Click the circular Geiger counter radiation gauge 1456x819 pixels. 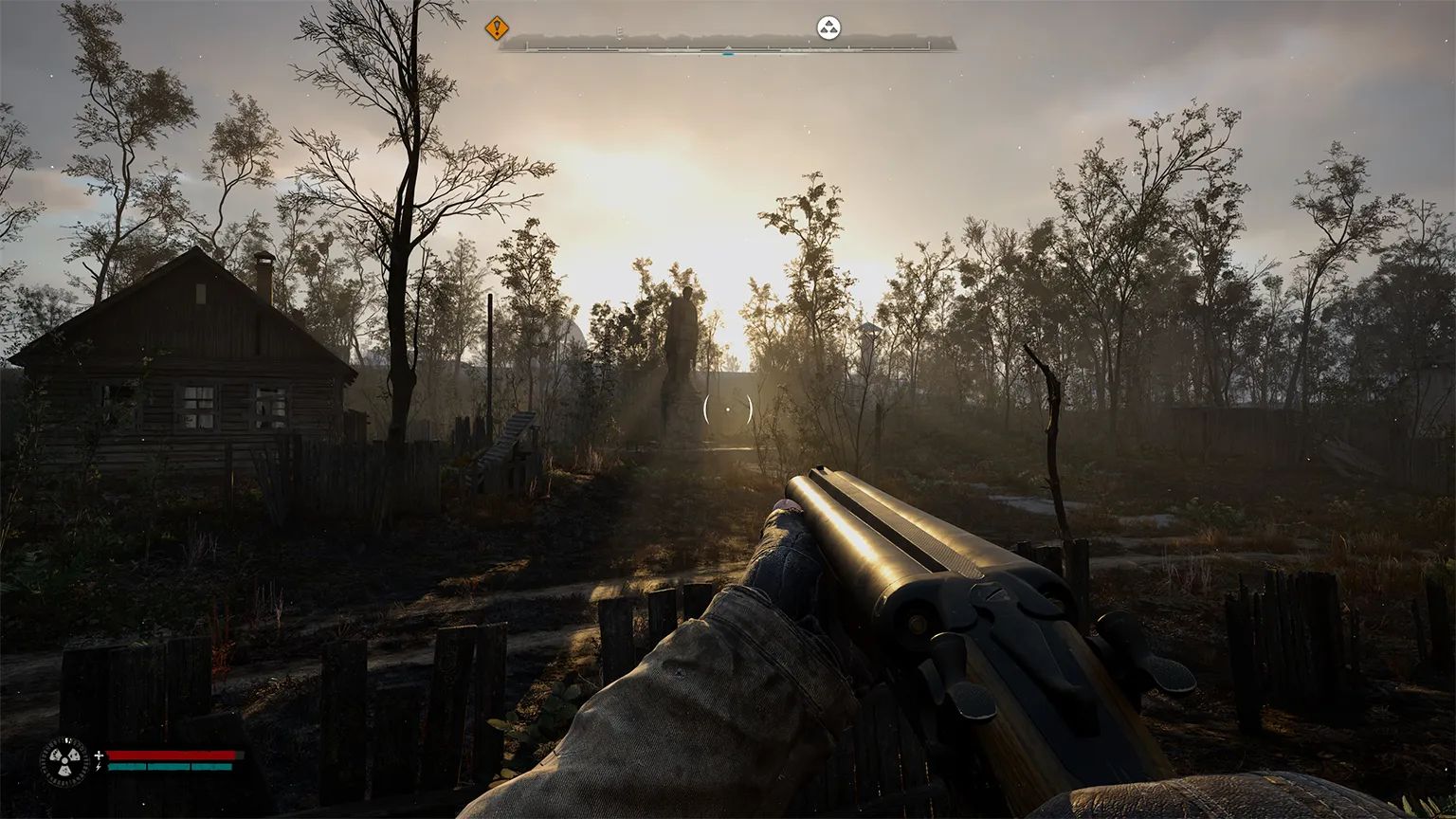pos(64,760)
